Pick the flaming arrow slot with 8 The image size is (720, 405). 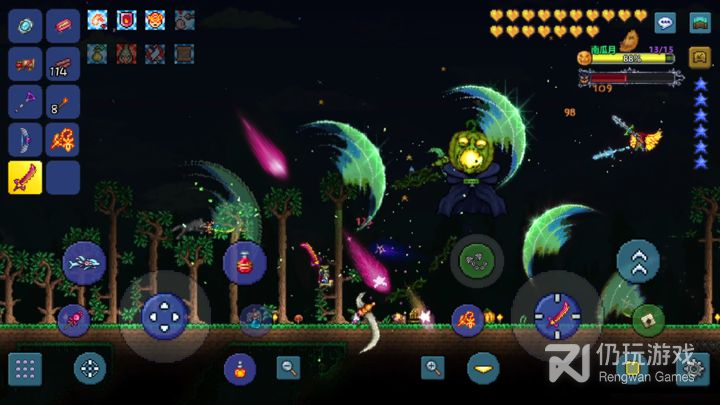click(x=63, y=101)
